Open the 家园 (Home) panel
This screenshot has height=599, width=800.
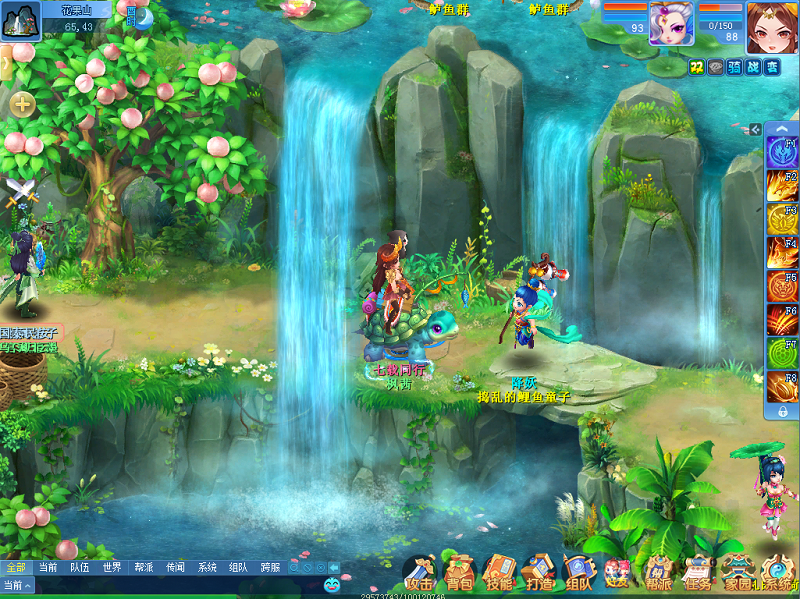738,573
